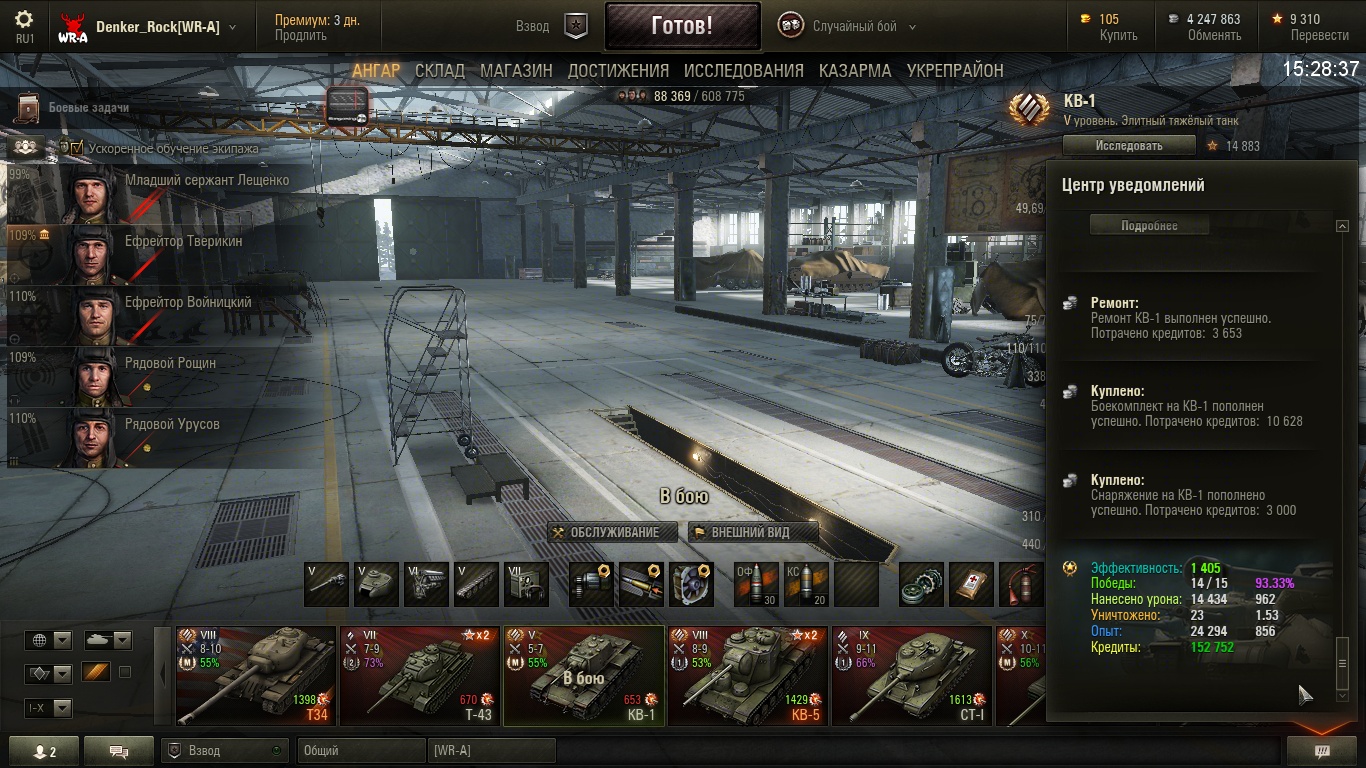Click the red Готов! battle button
This screenshot has height=768, width=1366.
coord(681,26)
